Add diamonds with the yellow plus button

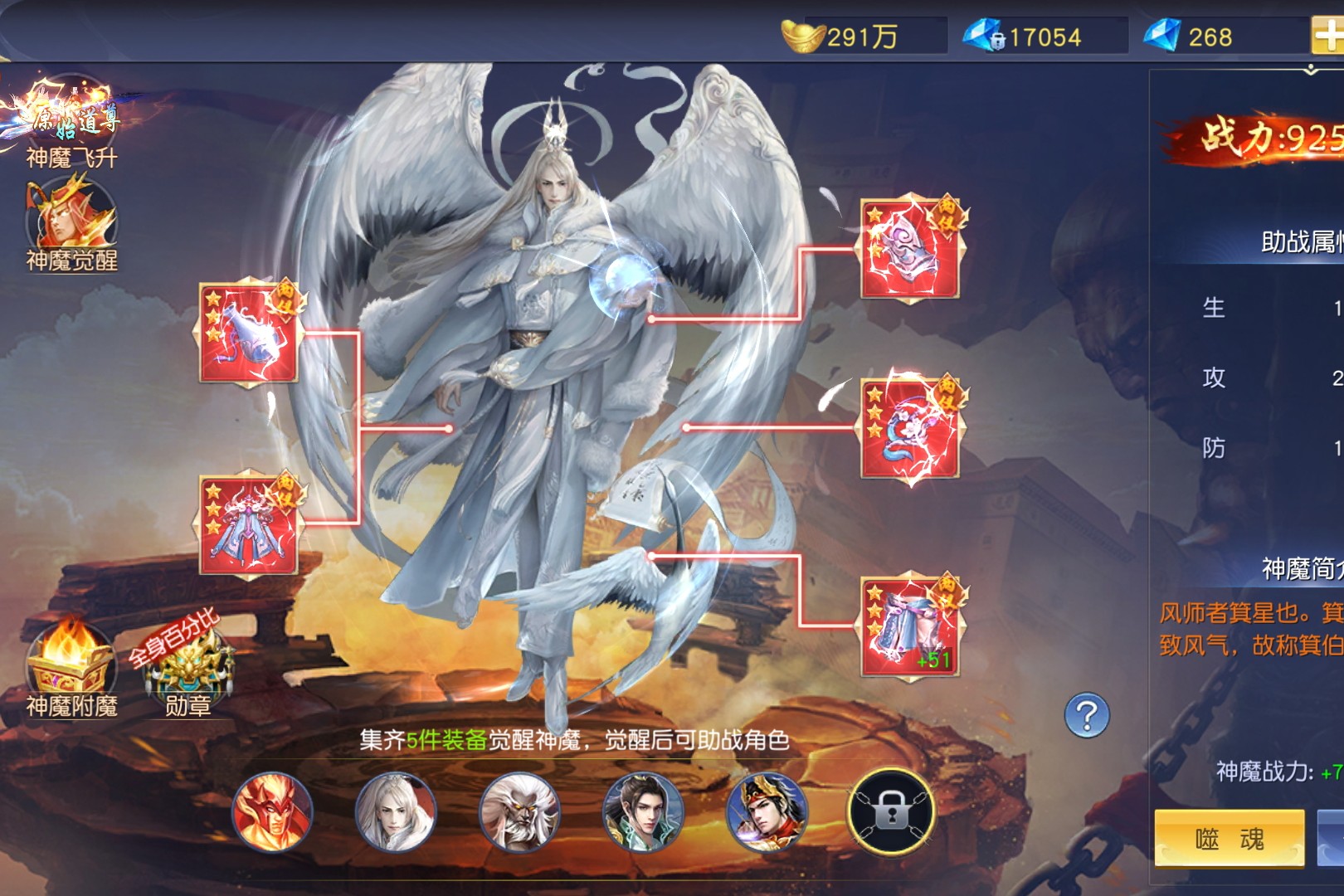pyautogui.click(x=1327, y=36)
